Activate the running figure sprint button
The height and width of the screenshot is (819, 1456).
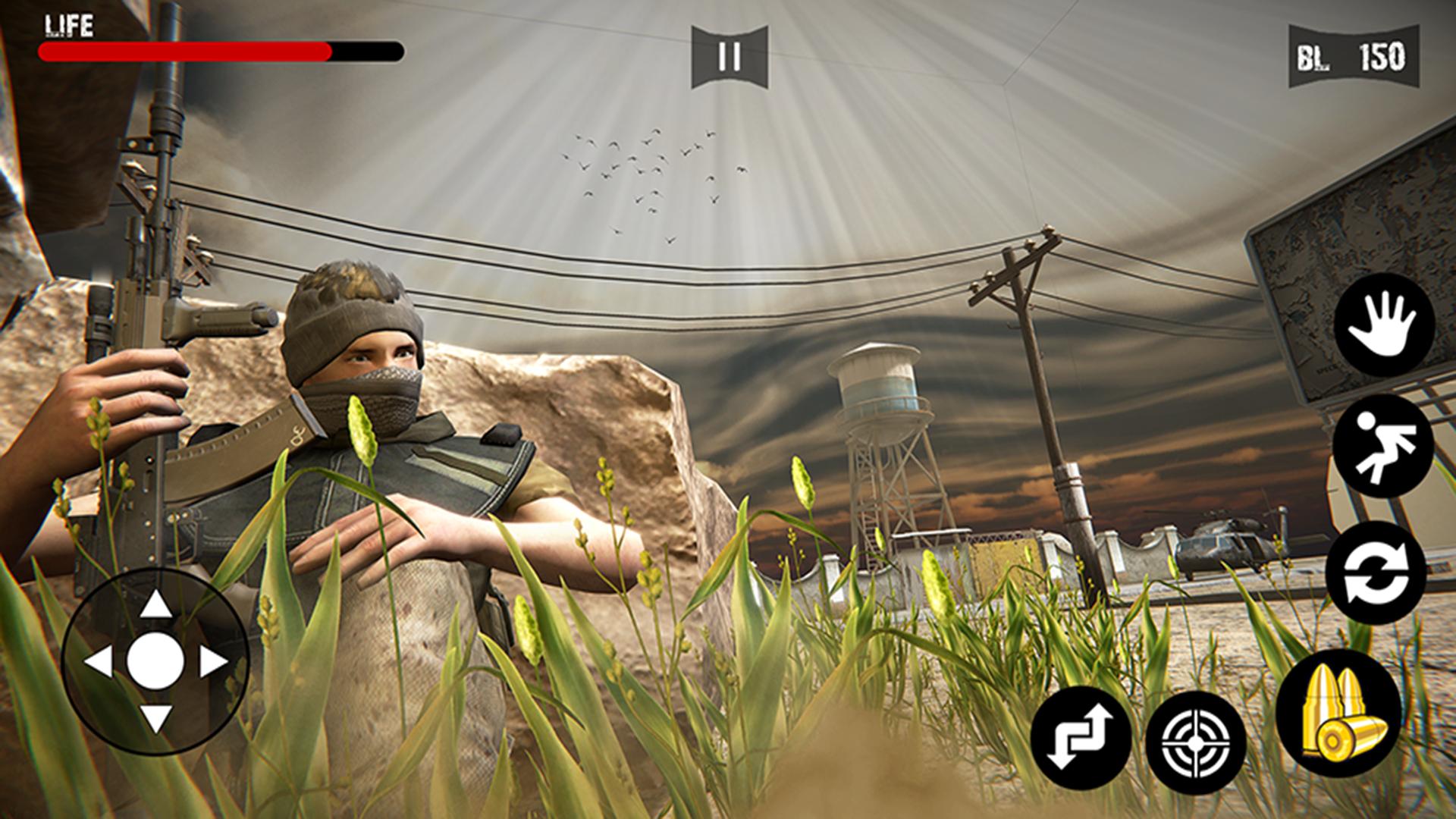coord(1383,446)
